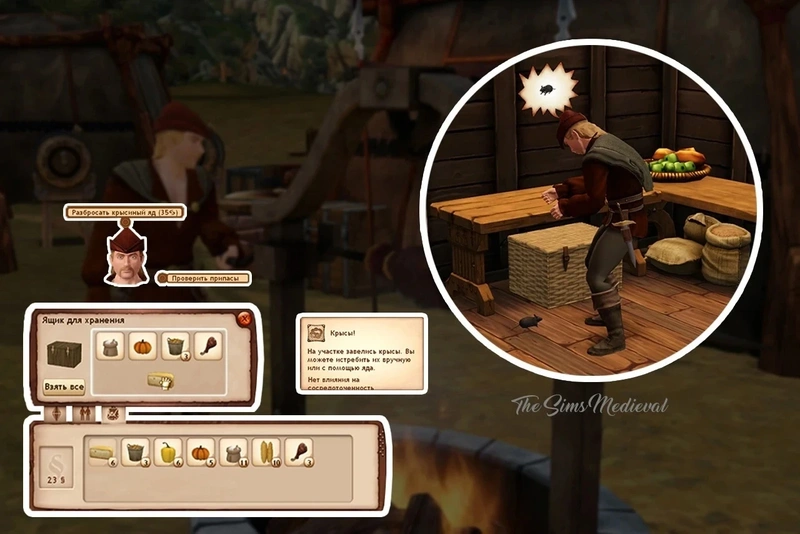Select the corn in the inventory
Screen dimensions: 800x534
(266, 453)
